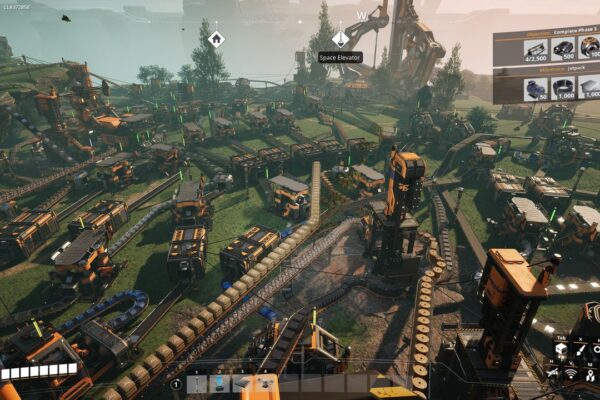600x400 pixels.
Task: Select the motor milestone item icon
Action: 536,88
